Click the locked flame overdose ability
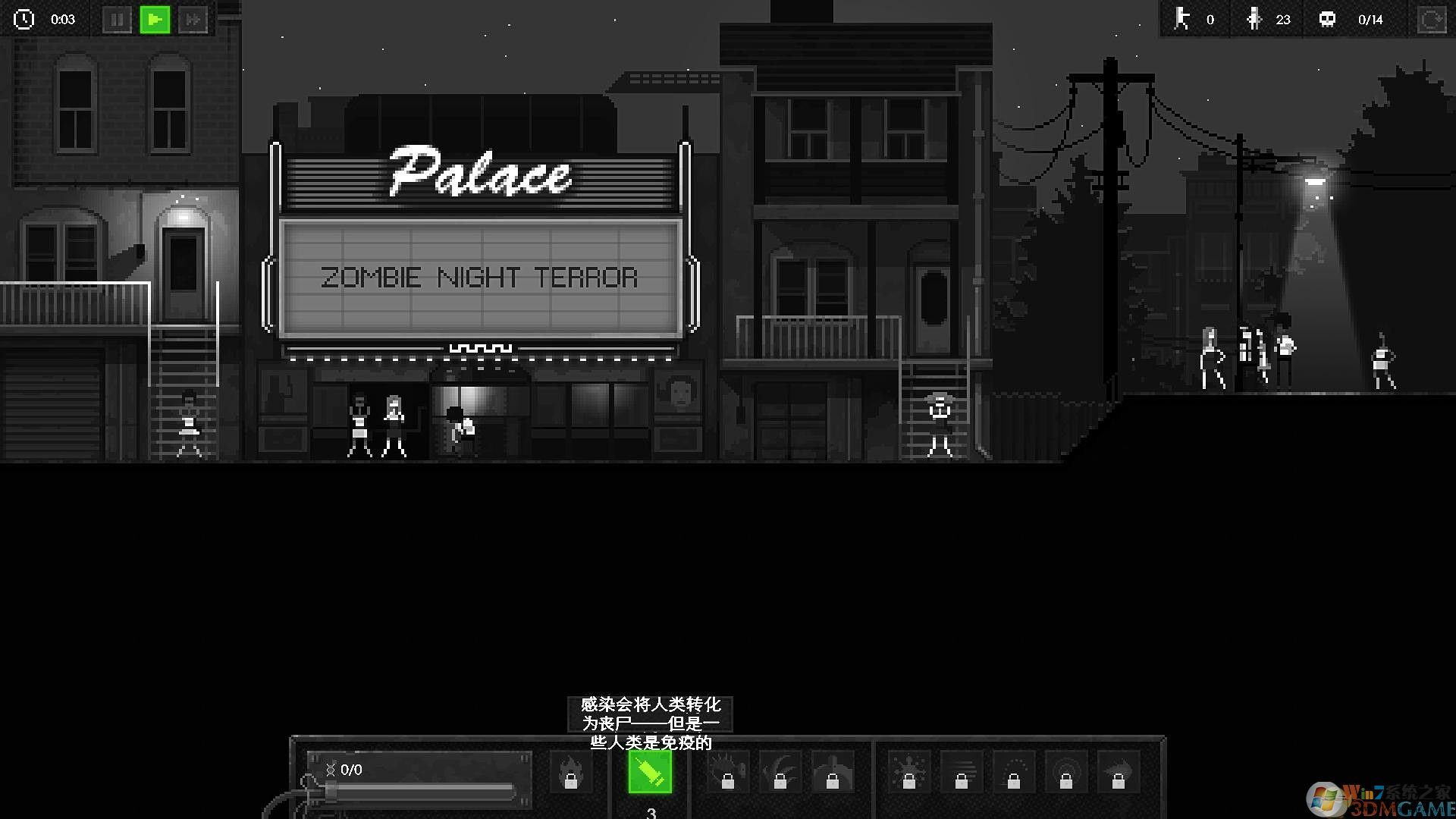 point(573,772)
